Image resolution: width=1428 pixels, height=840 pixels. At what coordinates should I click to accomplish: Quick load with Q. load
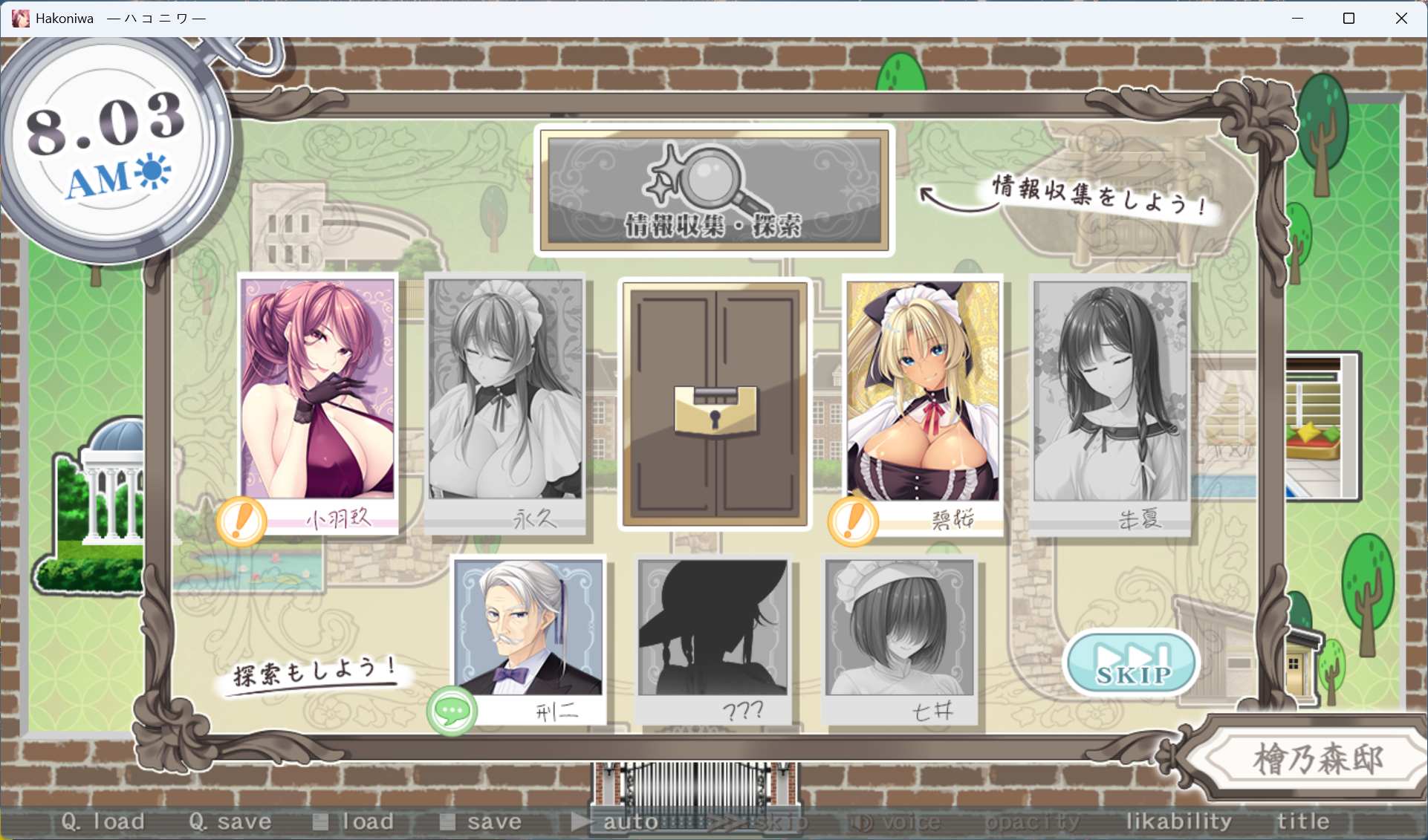click(103, 821)
